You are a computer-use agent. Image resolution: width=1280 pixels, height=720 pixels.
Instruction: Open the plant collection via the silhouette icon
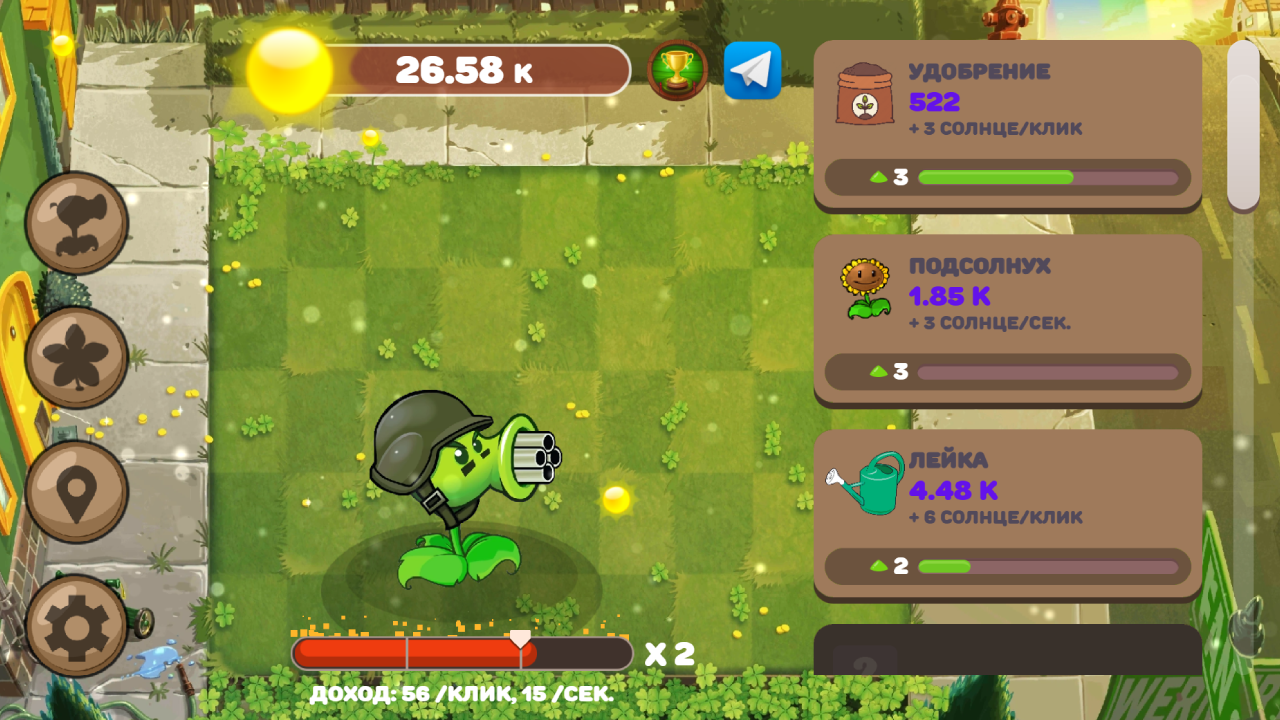[x=76, y=222]
